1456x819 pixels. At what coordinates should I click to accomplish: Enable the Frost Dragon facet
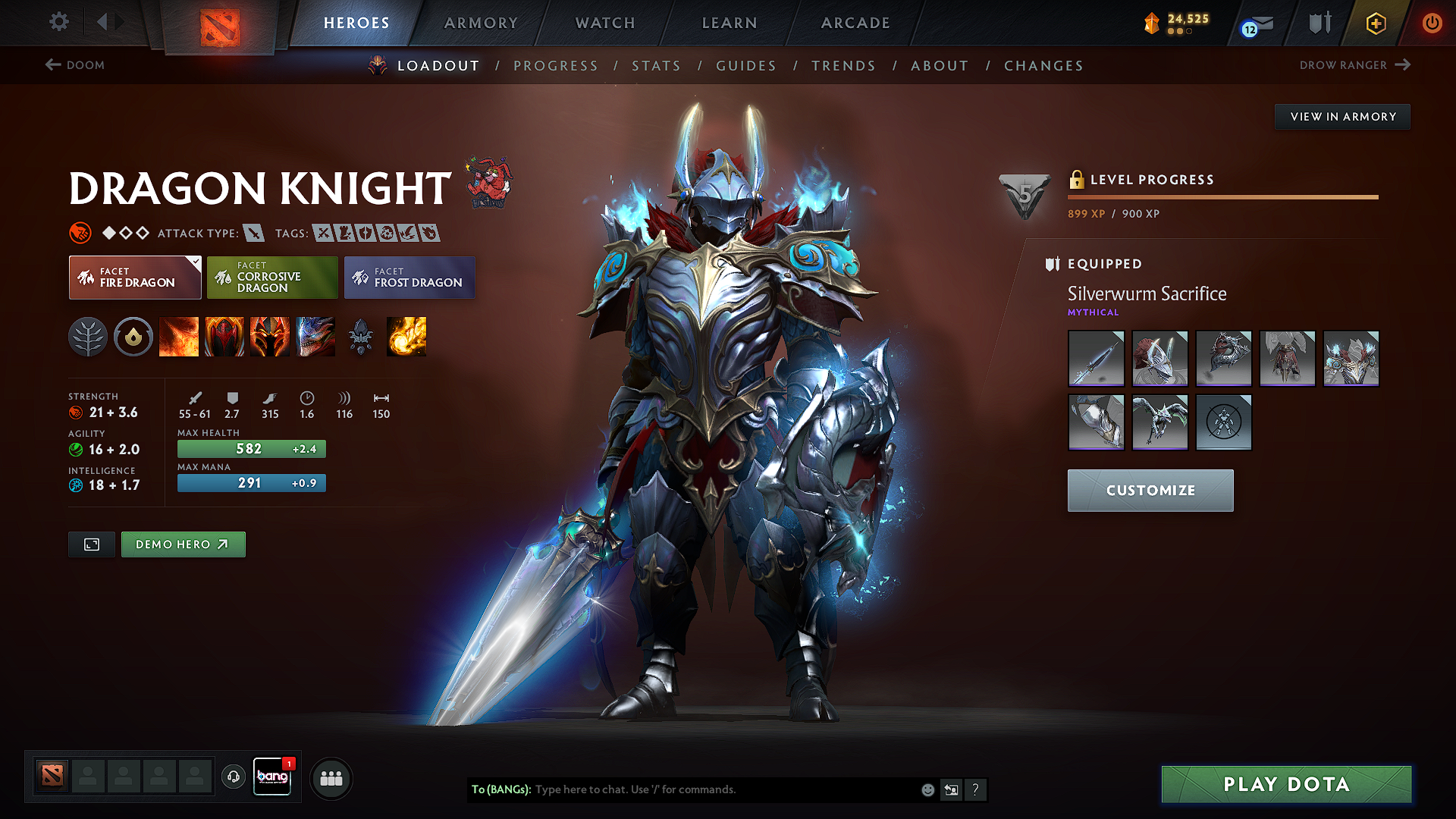tap(409, 278)
